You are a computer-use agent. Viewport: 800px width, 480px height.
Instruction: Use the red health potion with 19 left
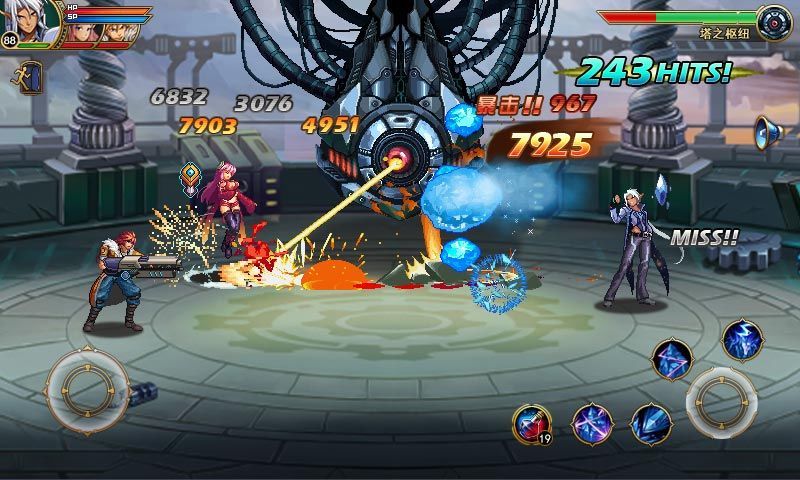point(531,423)
